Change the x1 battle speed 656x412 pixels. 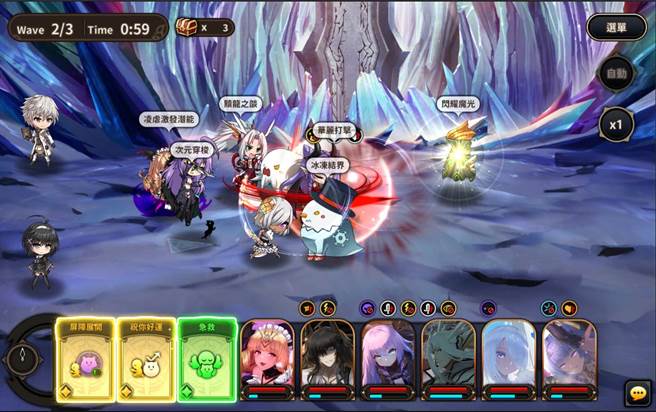(x=617, y=125)
